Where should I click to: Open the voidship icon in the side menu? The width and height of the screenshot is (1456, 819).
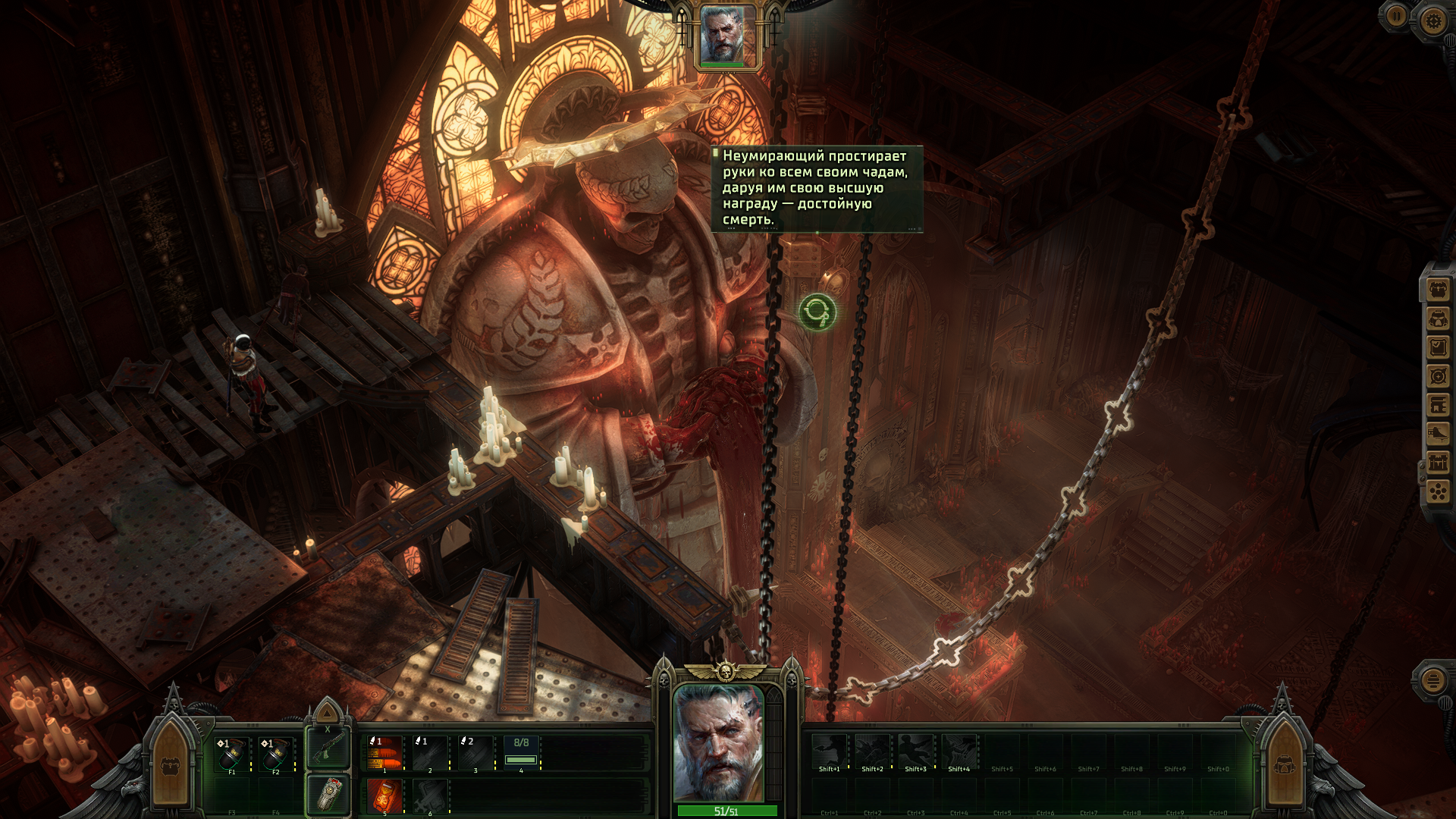[1439, 434]
